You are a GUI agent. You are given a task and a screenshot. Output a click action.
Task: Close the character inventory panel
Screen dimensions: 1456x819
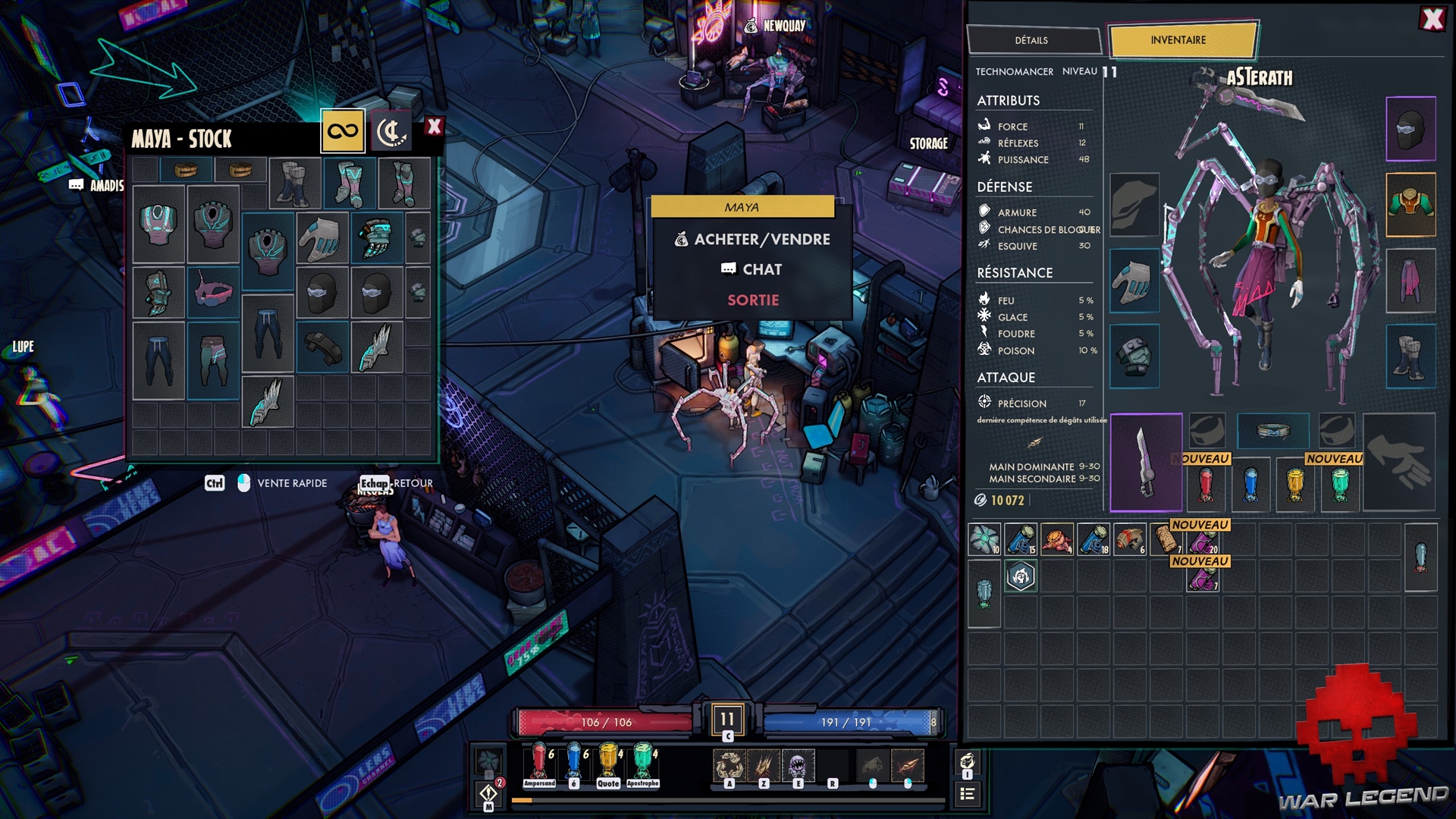(x=1432, y=19)
